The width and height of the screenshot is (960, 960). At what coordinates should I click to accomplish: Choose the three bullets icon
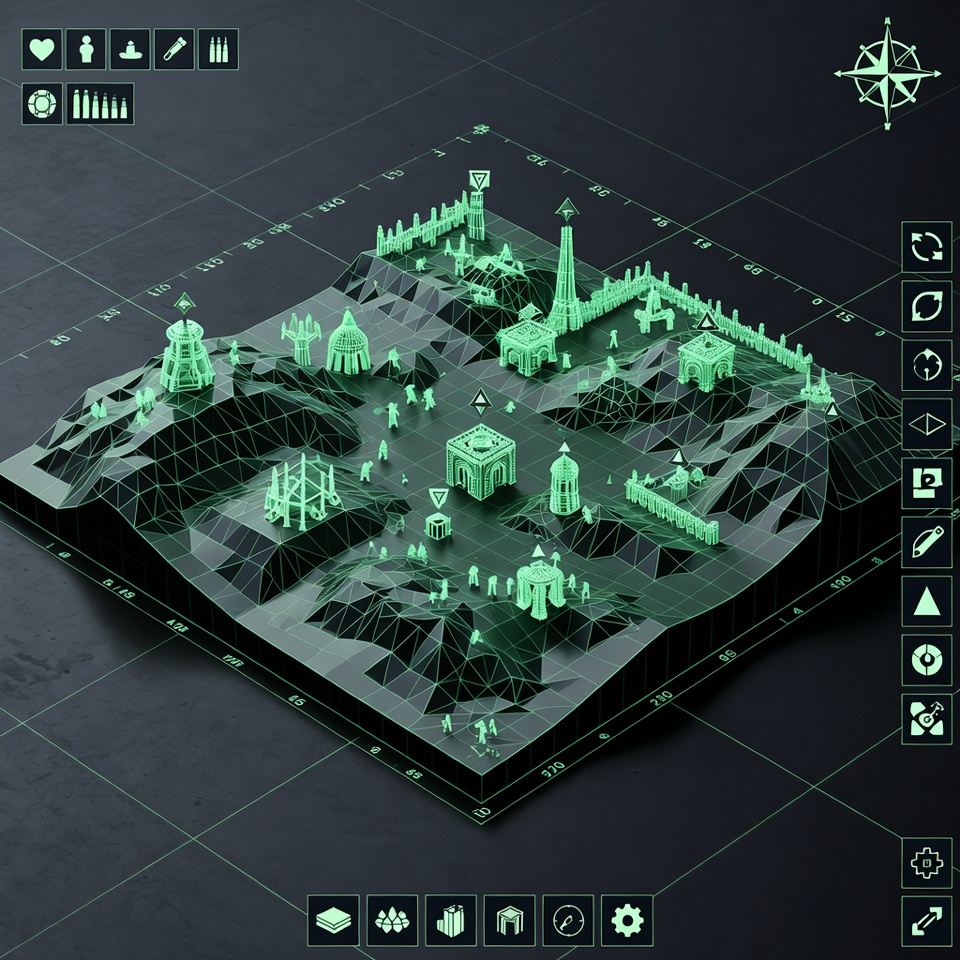pyautogui.click(x=218, y=50)
